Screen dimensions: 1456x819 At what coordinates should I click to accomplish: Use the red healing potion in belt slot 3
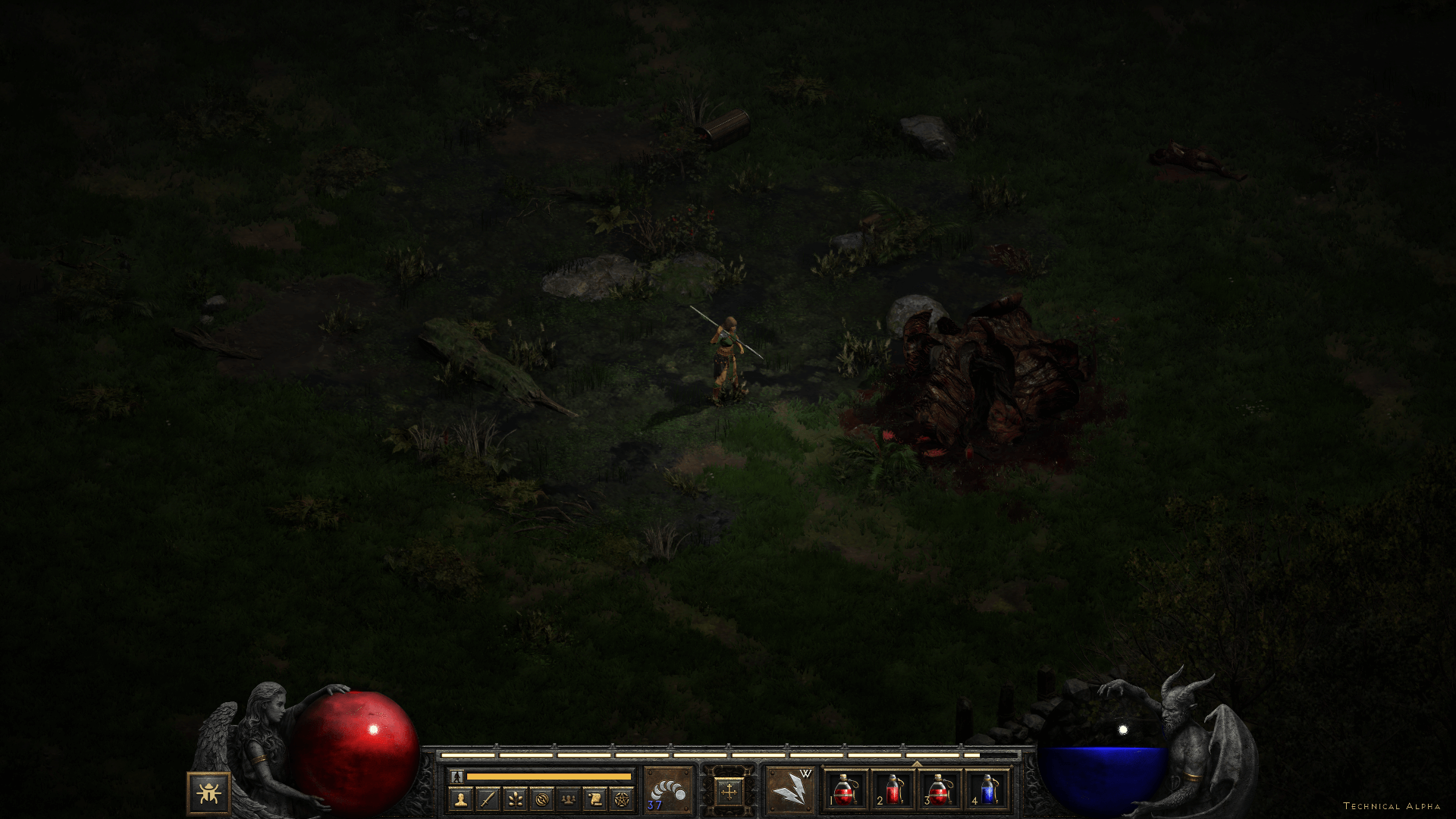pyautogui.click(x=940, y=790)
